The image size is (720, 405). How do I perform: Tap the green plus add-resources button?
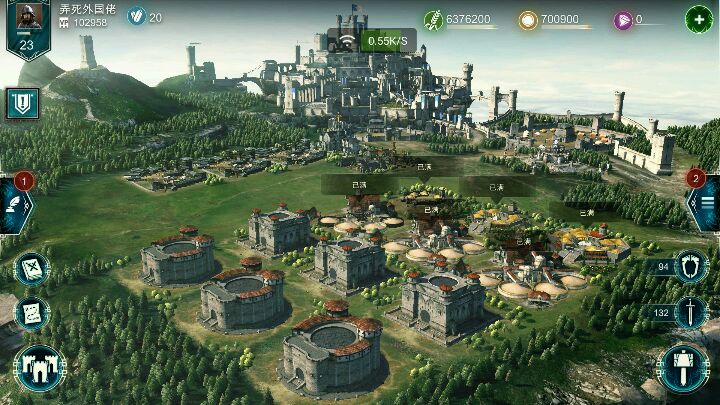click(x=699, y=19)
